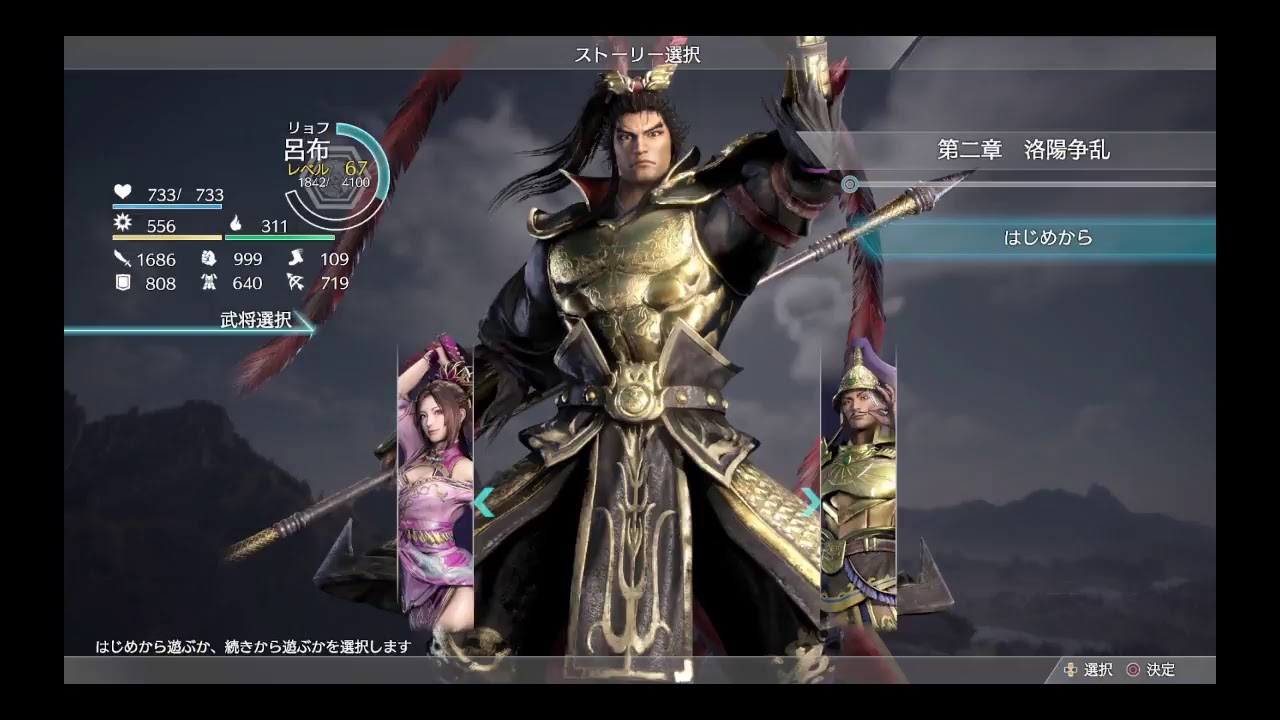Screen dimensions: 1280x720
Task: Click the 第二章 洛陽争乱 chapter entry
Action: point(1025,151)
